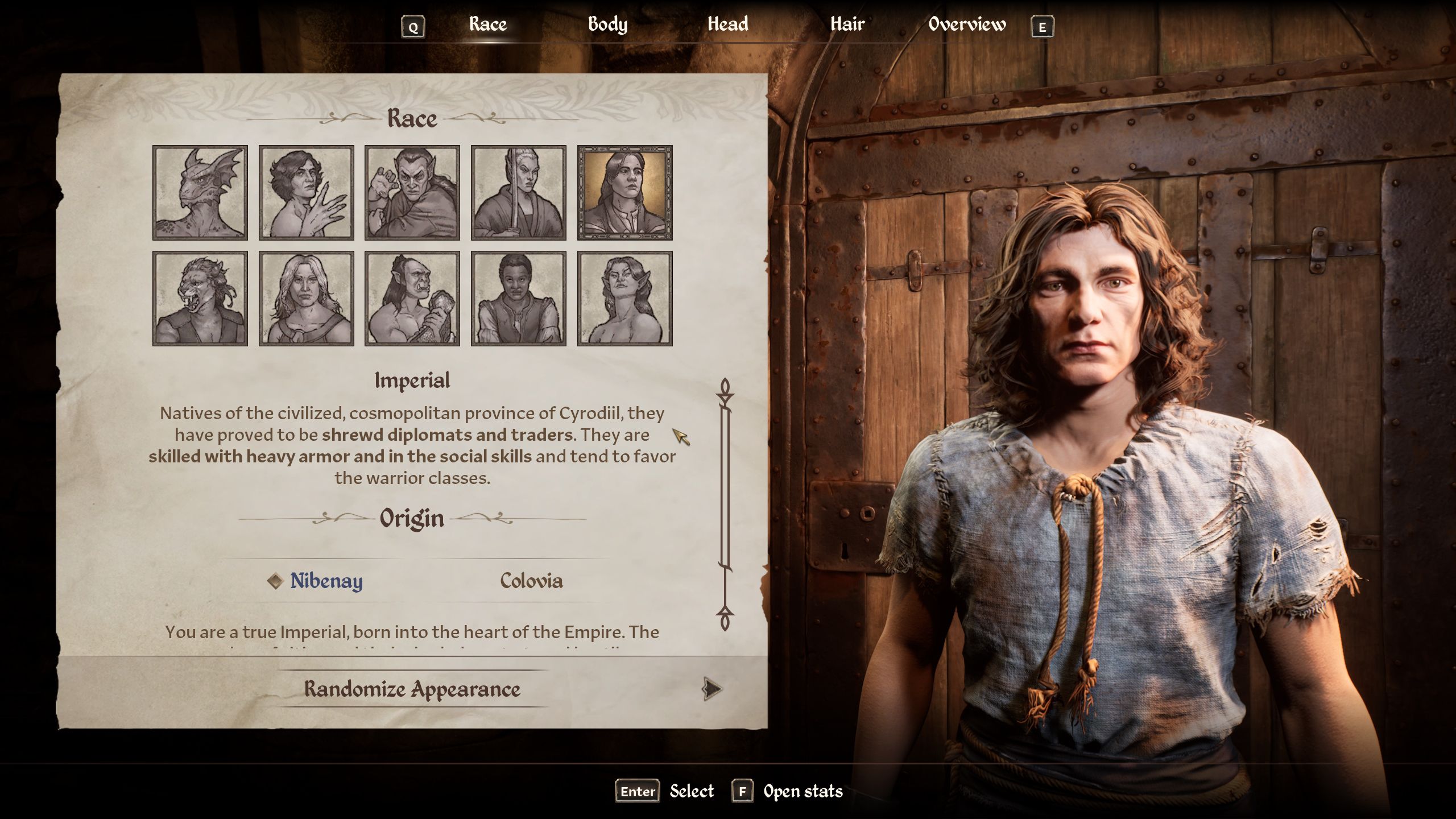Switch to the Overview tab

(966, 24)
